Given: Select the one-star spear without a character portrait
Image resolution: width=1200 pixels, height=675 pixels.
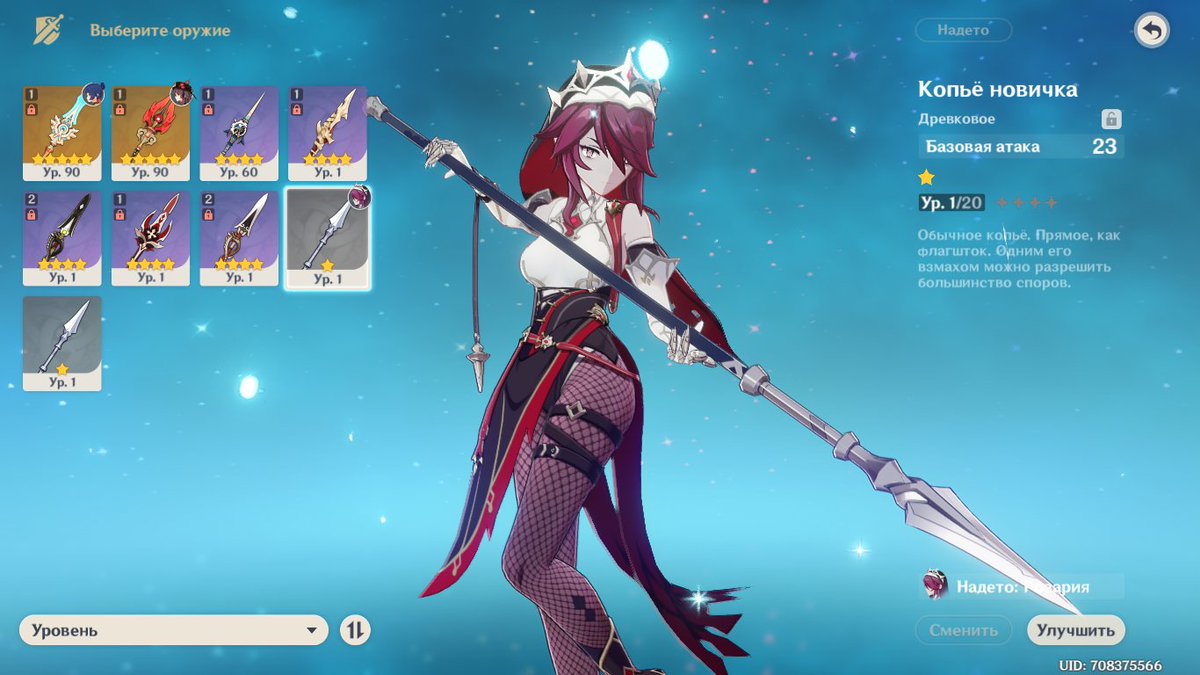Looking at the screenshot, I should pos(62,341).
